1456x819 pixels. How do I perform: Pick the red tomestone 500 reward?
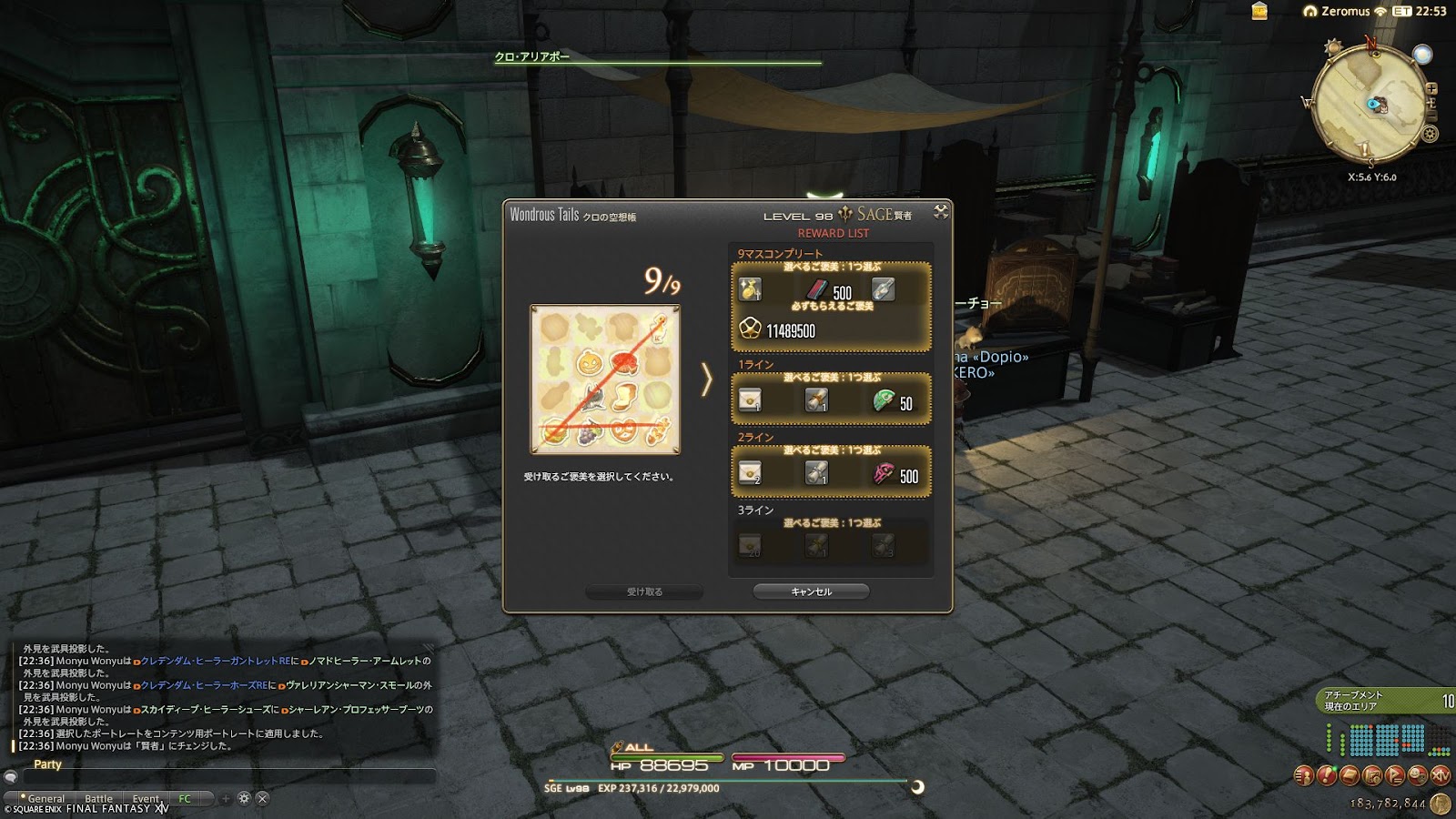817,290
